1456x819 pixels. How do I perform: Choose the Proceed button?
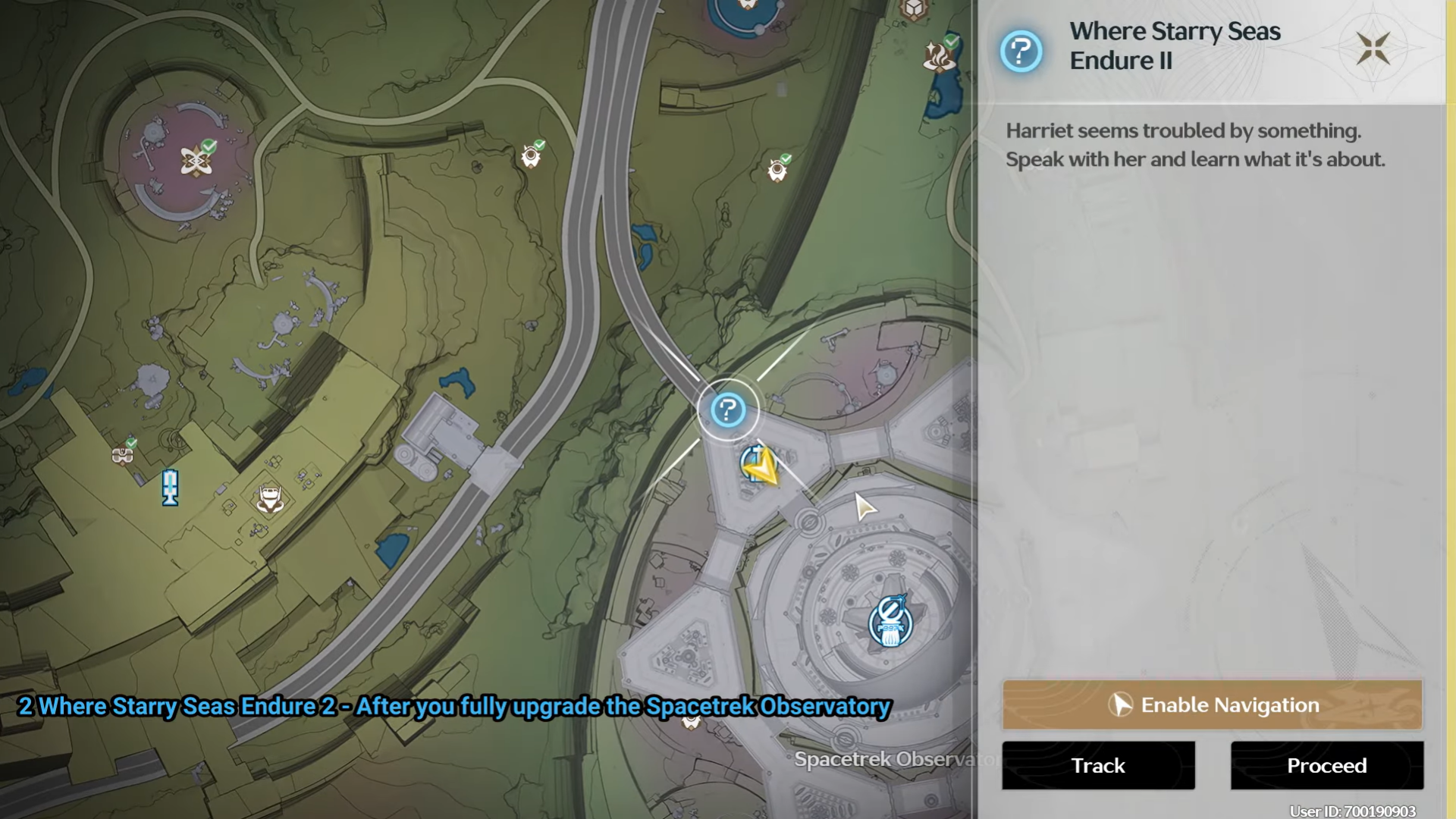pyautogui.click(x=1326, y=766)
